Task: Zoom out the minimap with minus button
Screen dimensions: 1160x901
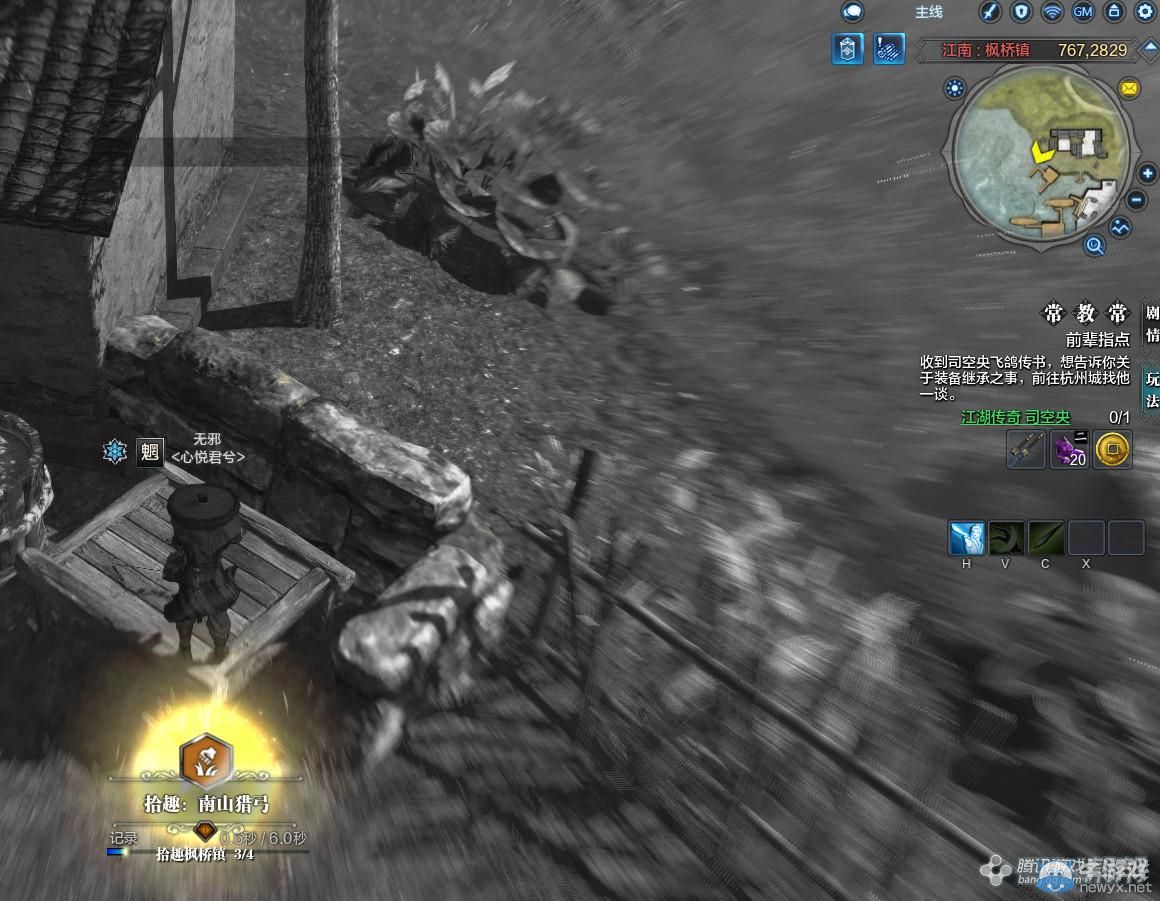Action: tap(1136, 200)
